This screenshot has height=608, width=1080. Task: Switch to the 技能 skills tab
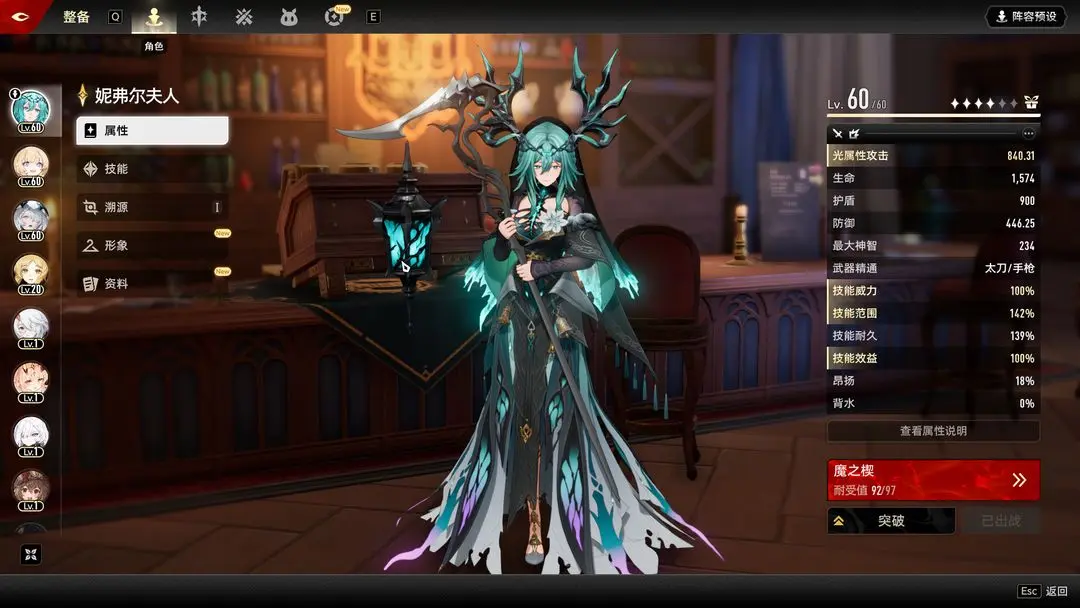pyautogui.click(x=152, y=169)
